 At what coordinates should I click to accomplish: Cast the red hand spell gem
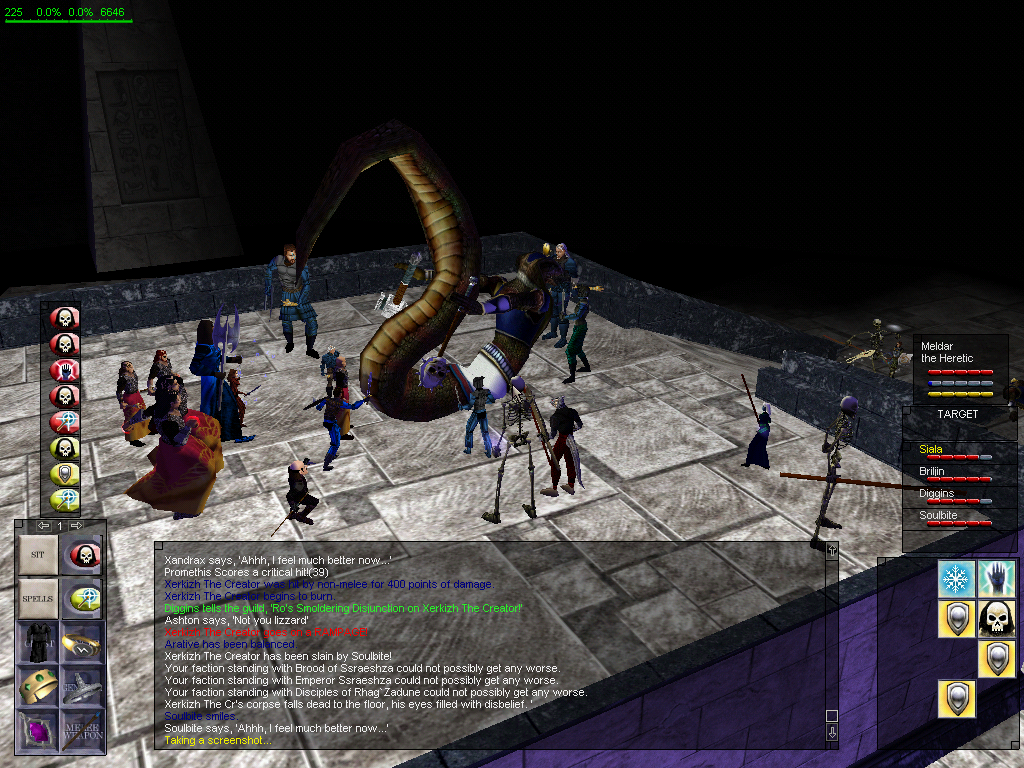(65, 371)
